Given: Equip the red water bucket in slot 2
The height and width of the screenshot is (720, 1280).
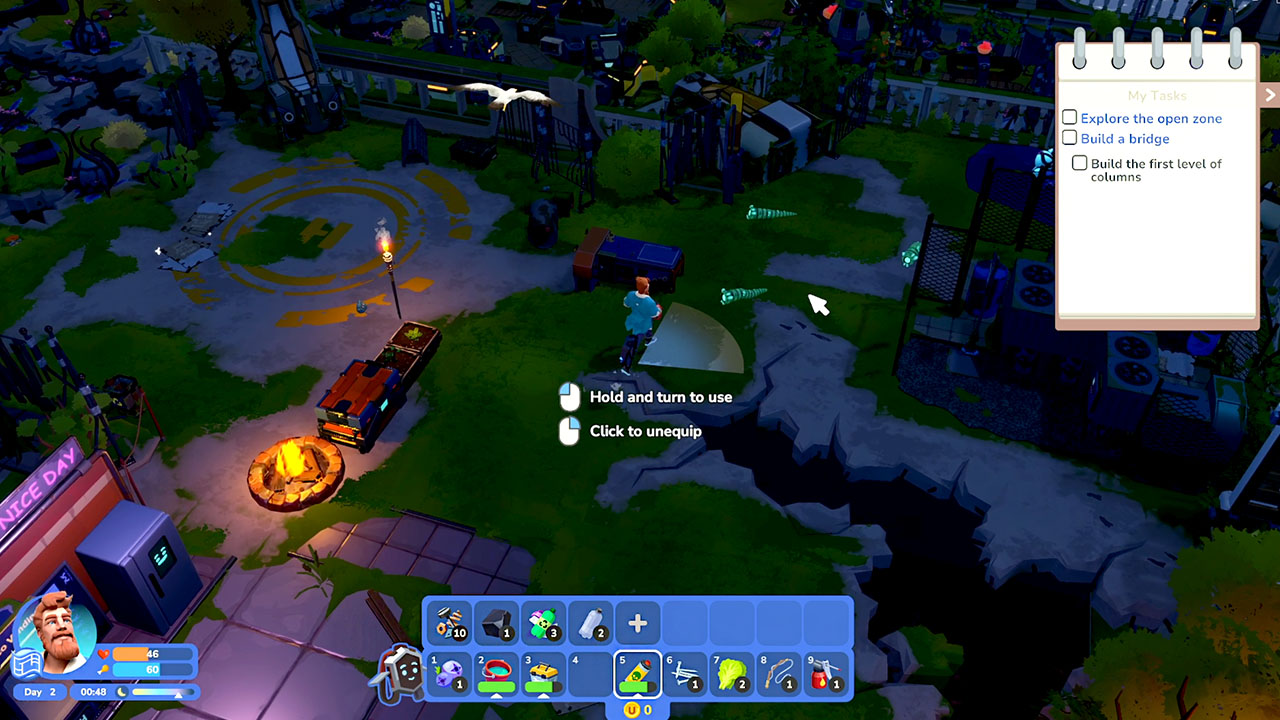Looking at the screenshot, I should (x=496, y=673).
